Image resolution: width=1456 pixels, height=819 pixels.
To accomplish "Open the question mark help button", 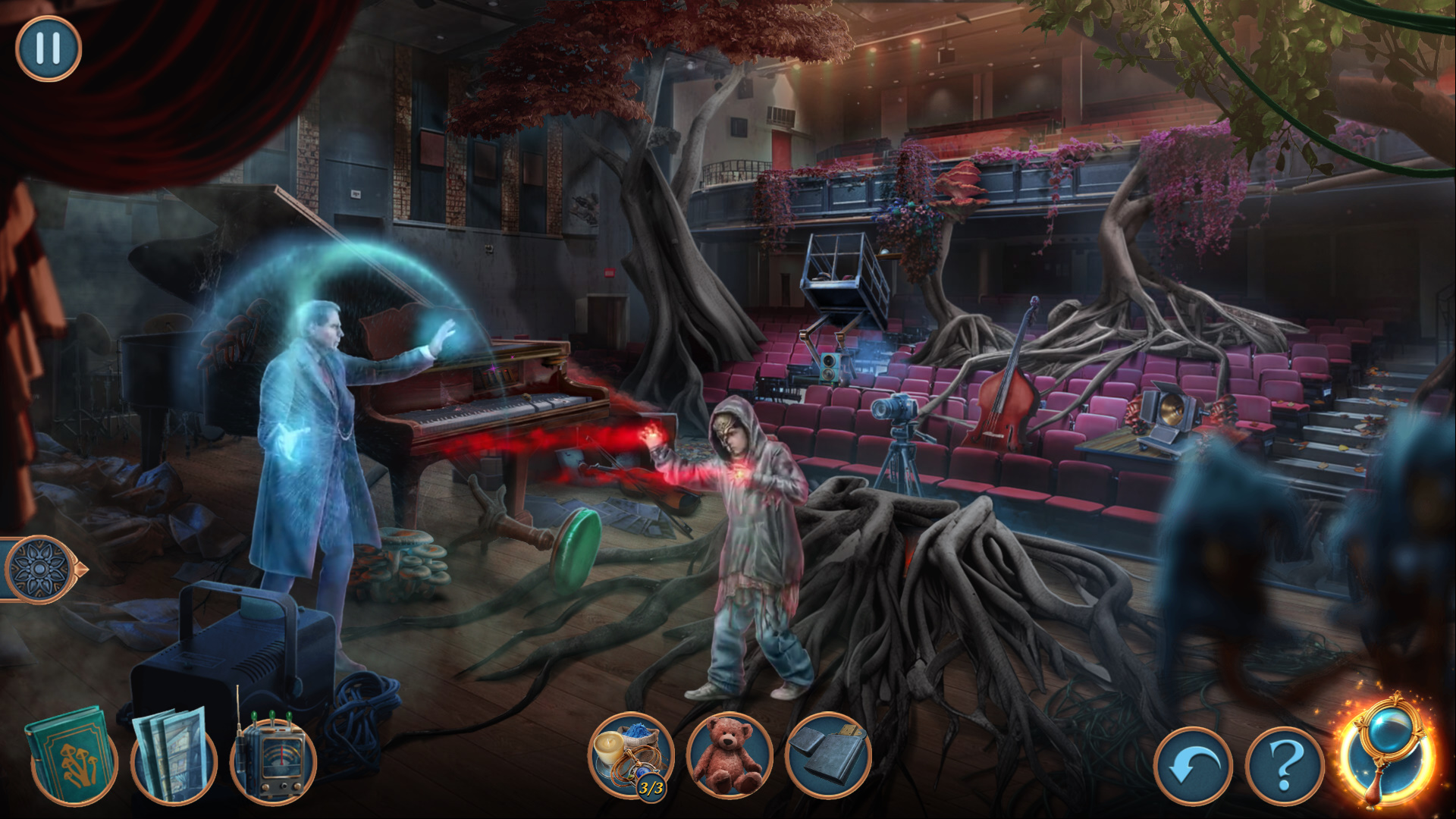I will [x=1285, y=766].
